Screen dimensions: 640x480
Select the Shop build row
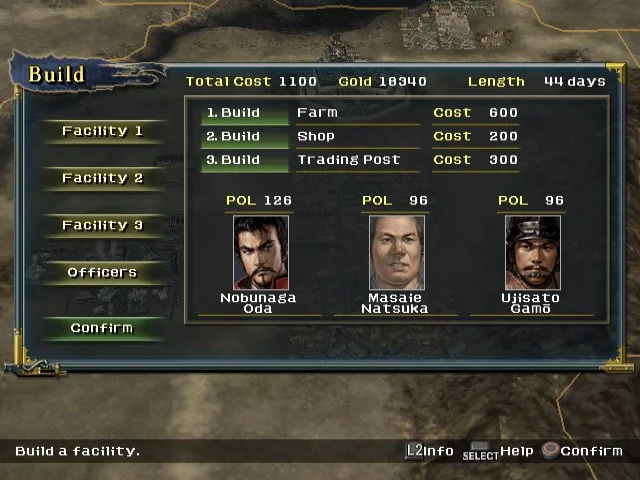point(357,136)
